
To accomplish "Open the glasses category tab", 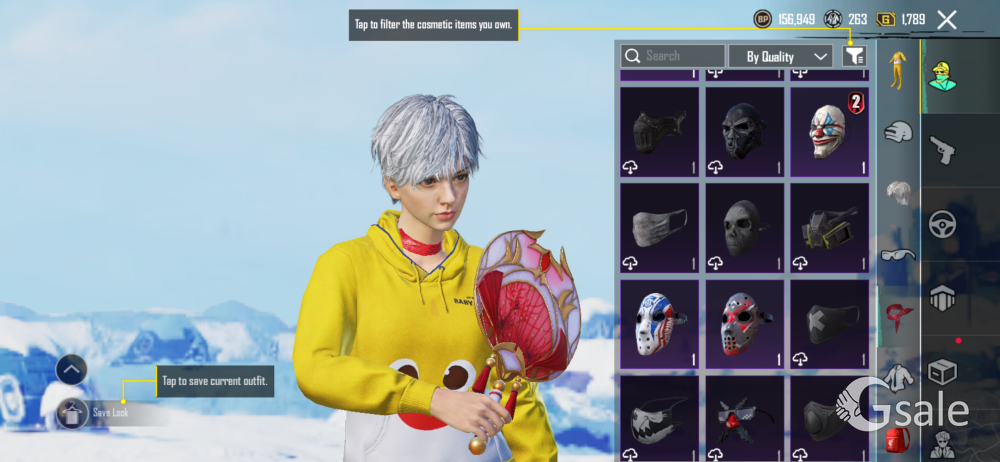I will point(899,254).
